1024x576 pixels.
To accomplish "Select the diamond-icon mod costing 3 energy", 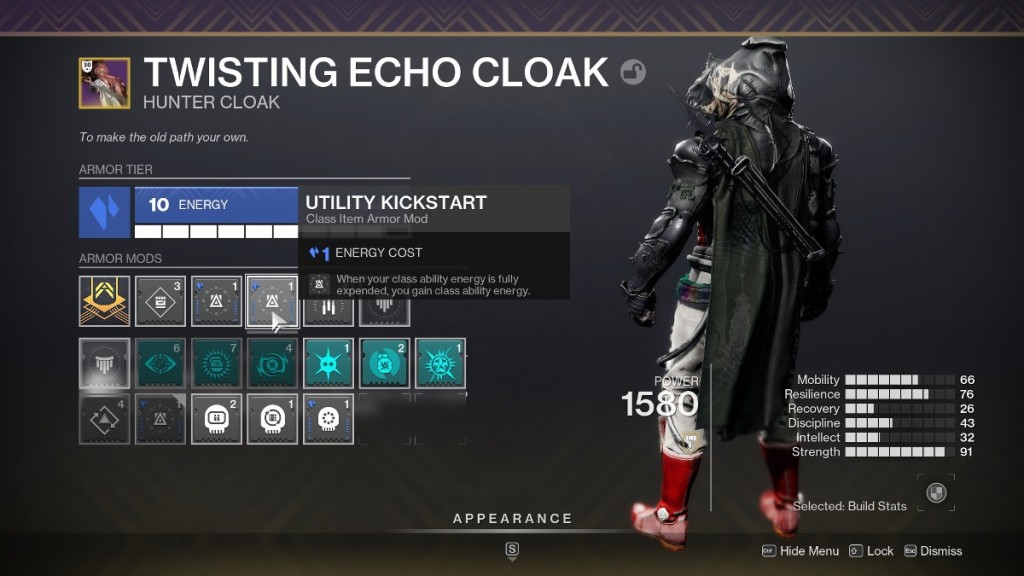I will (x=160, y=302).
